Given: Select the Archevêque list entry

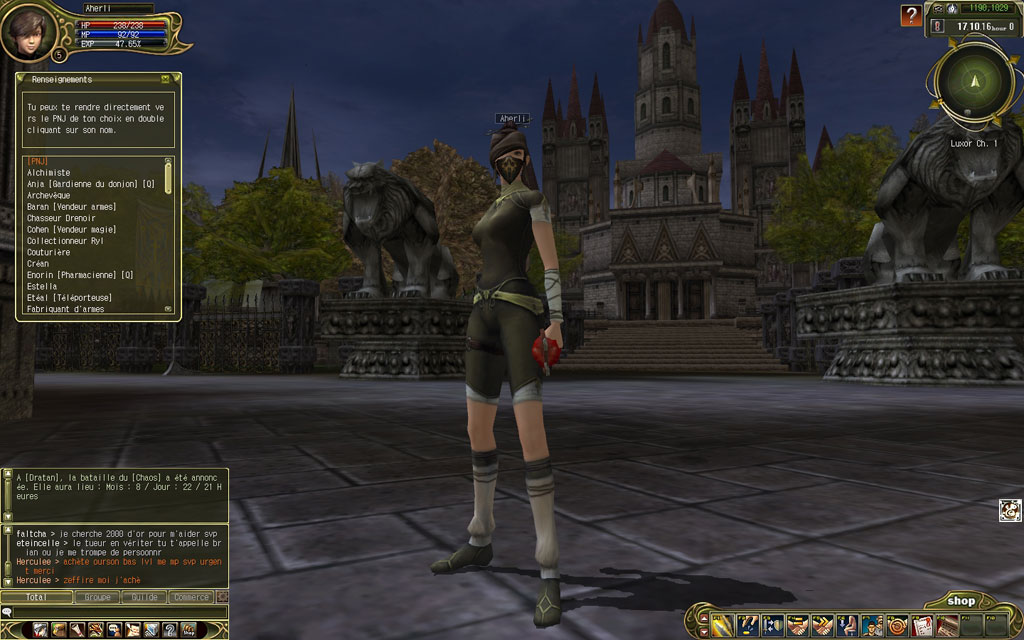Looking at the screenshot, I should tap(50, 196).
